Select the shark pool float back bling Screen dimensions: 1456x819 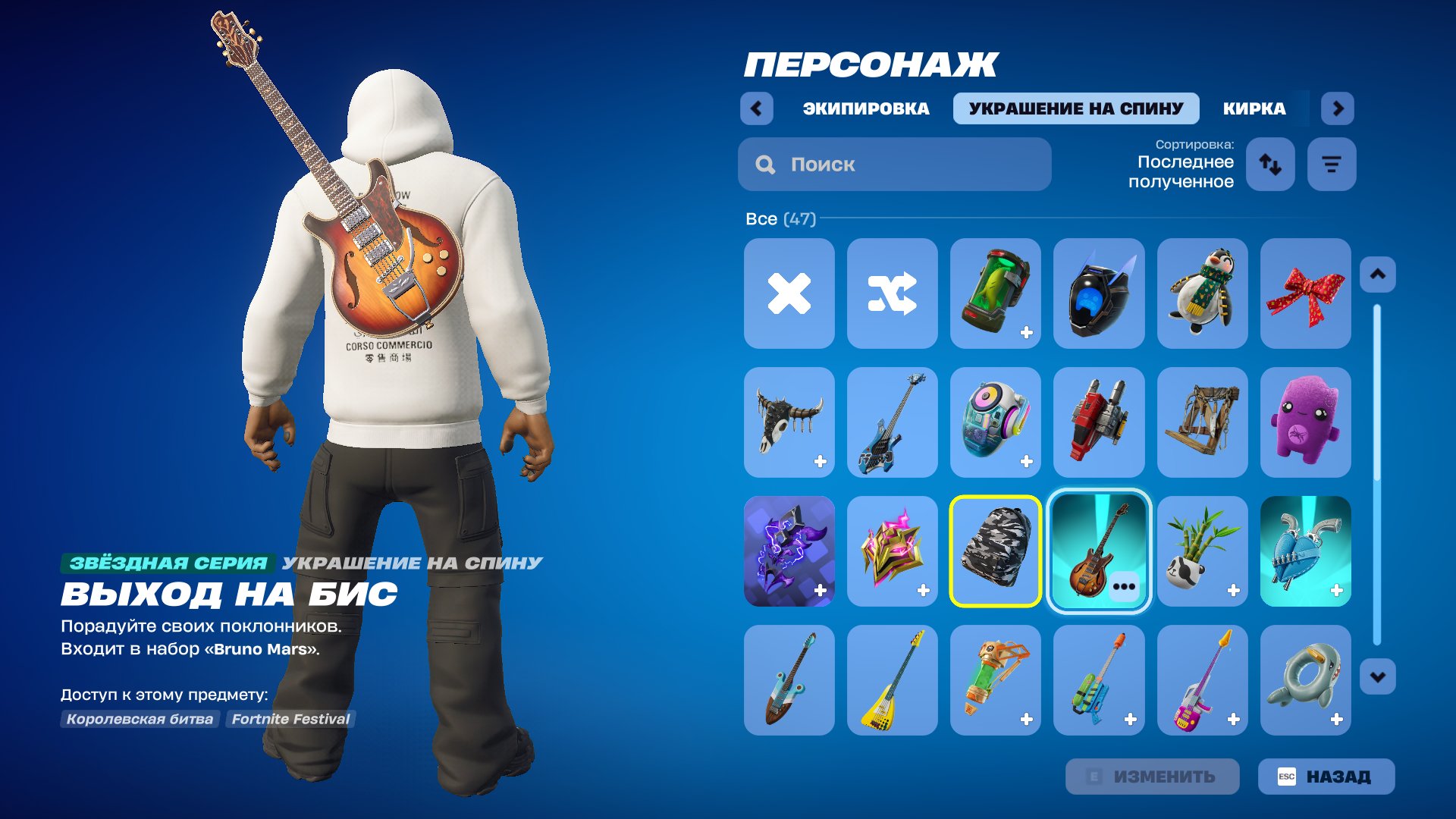point(1305,680)
